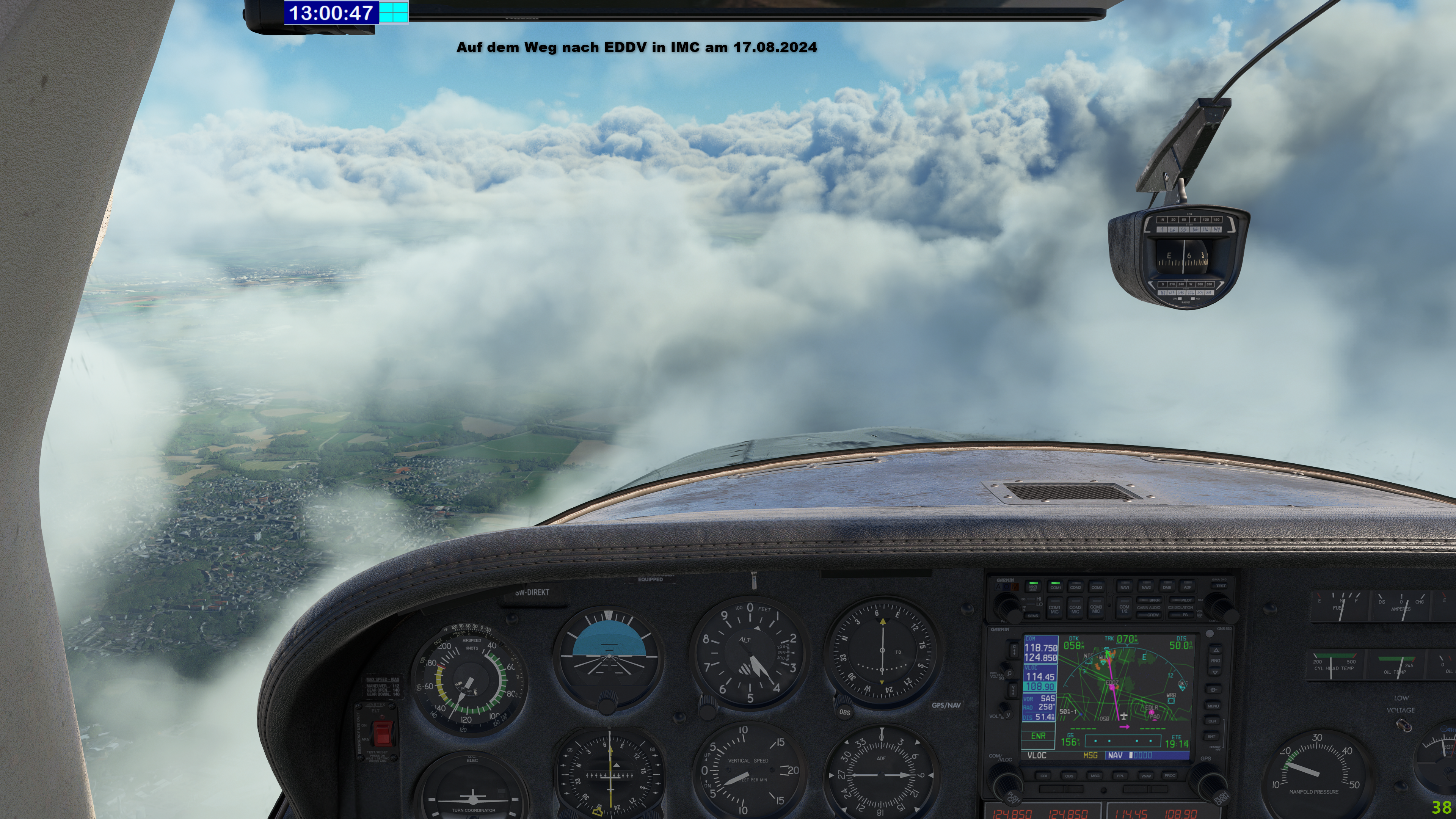
Task: Open the FPL flight plan page
Action: [1120, 776]
